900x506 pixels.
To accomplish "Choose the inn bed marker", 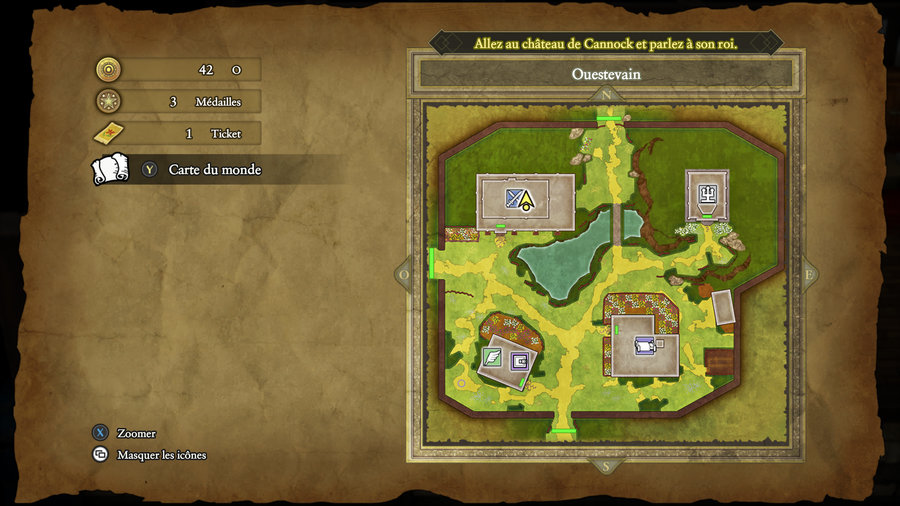I will click(x=644, y=346).
